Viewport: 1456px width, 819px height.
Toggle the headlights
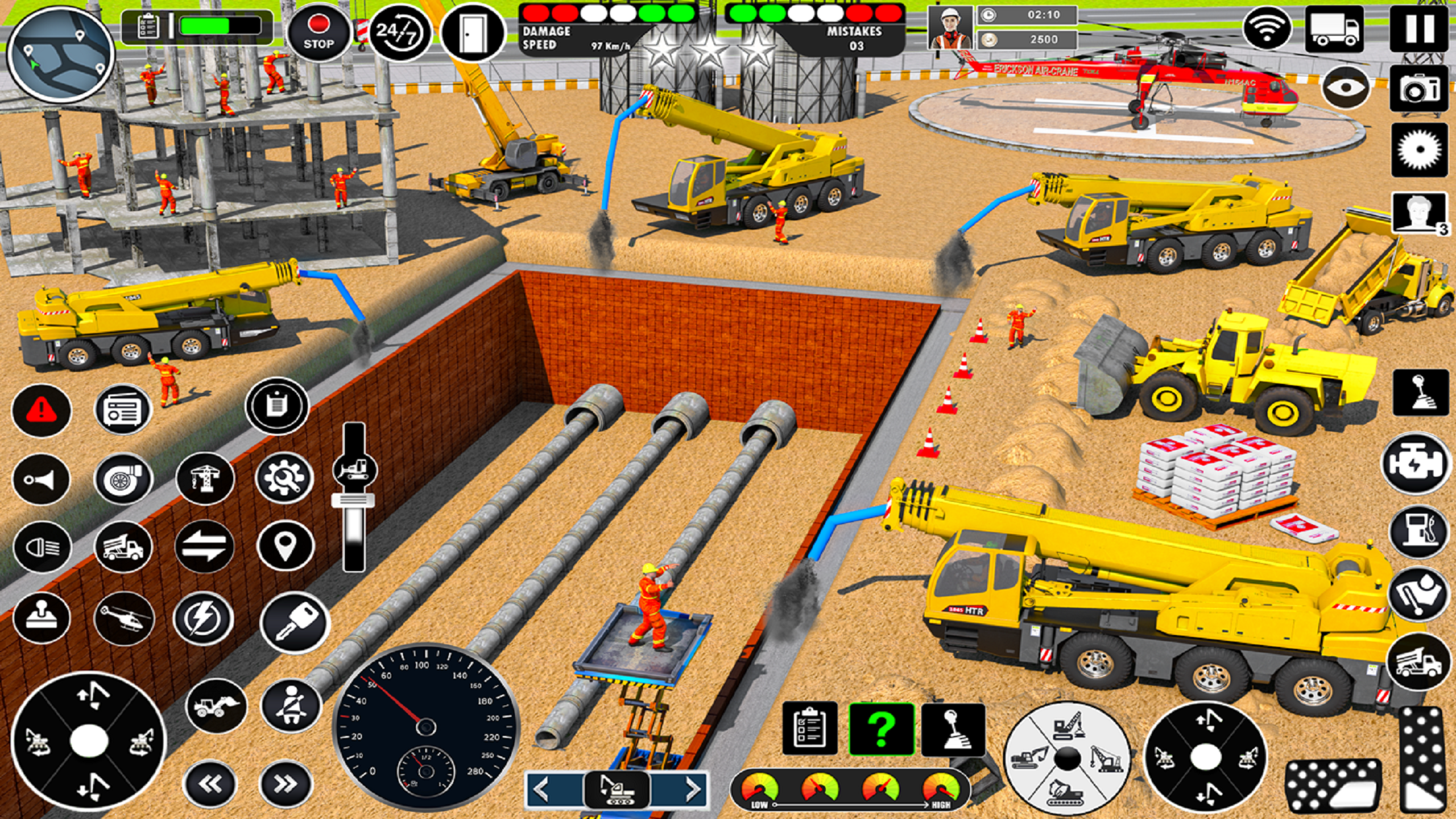(x=42, y=547)
